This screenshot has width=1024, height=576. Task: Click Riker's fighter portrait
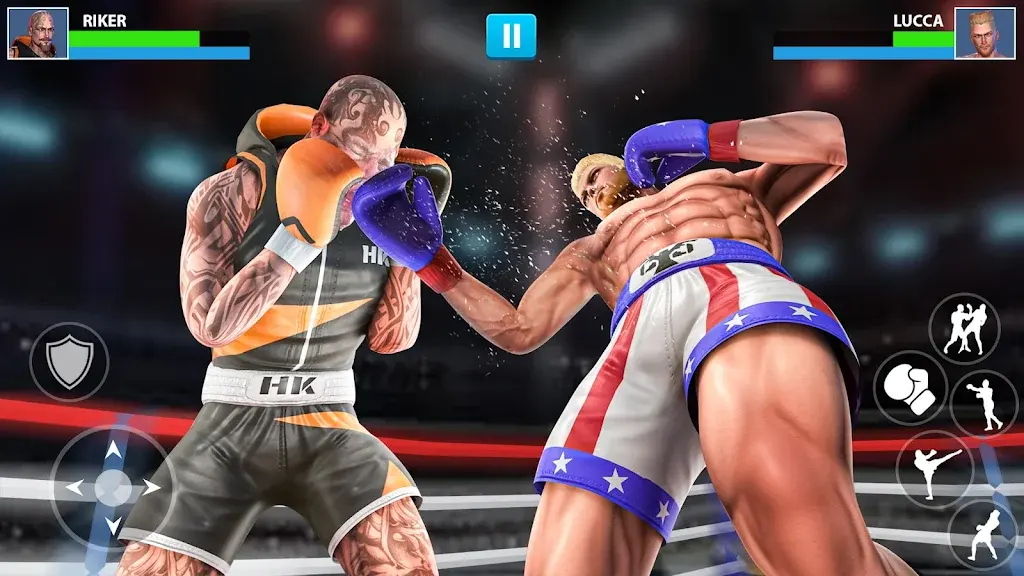pyautogui.click(x=38, y=34)
